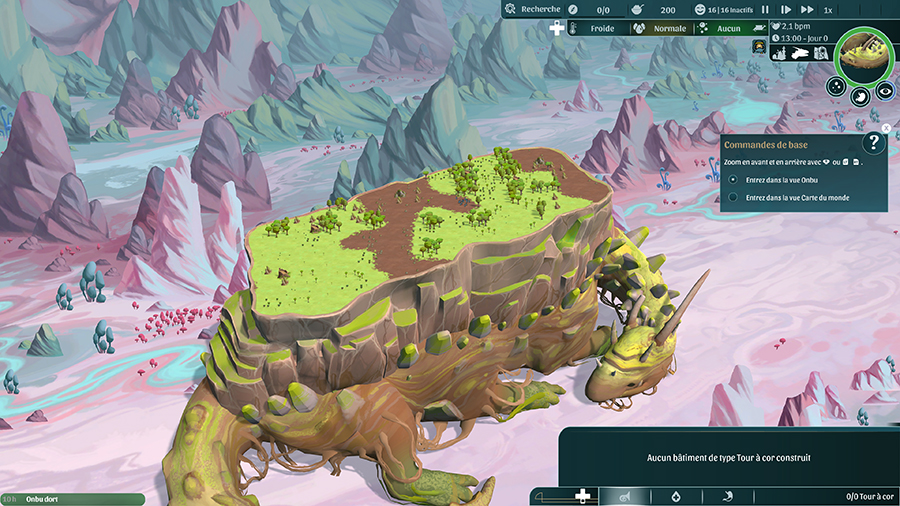Click the Onbu stomach status icon
The image size is (900, 506).
[860, 96]
